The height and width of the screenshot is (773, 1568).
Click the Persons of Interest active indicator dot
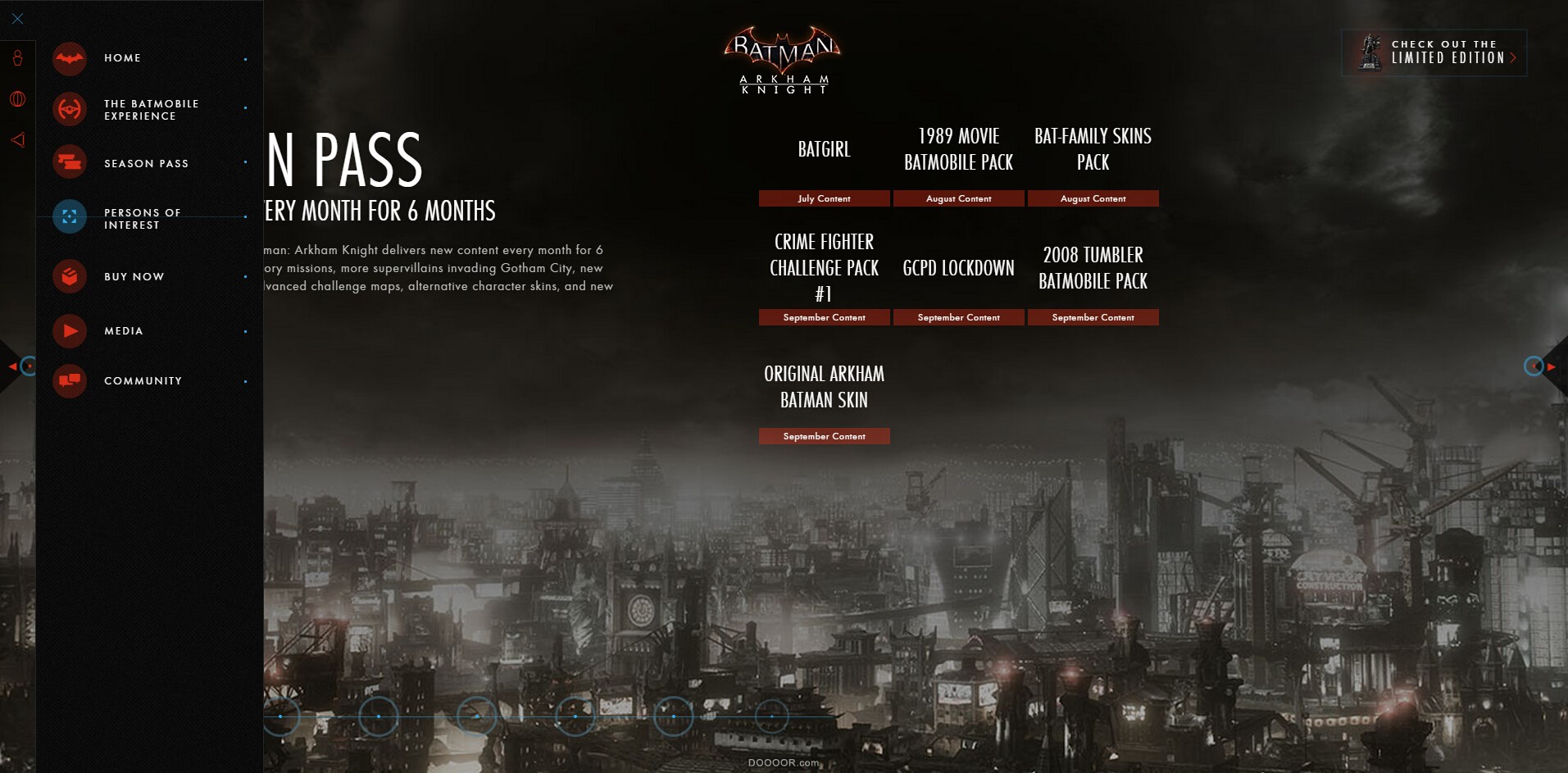point(246,216)
